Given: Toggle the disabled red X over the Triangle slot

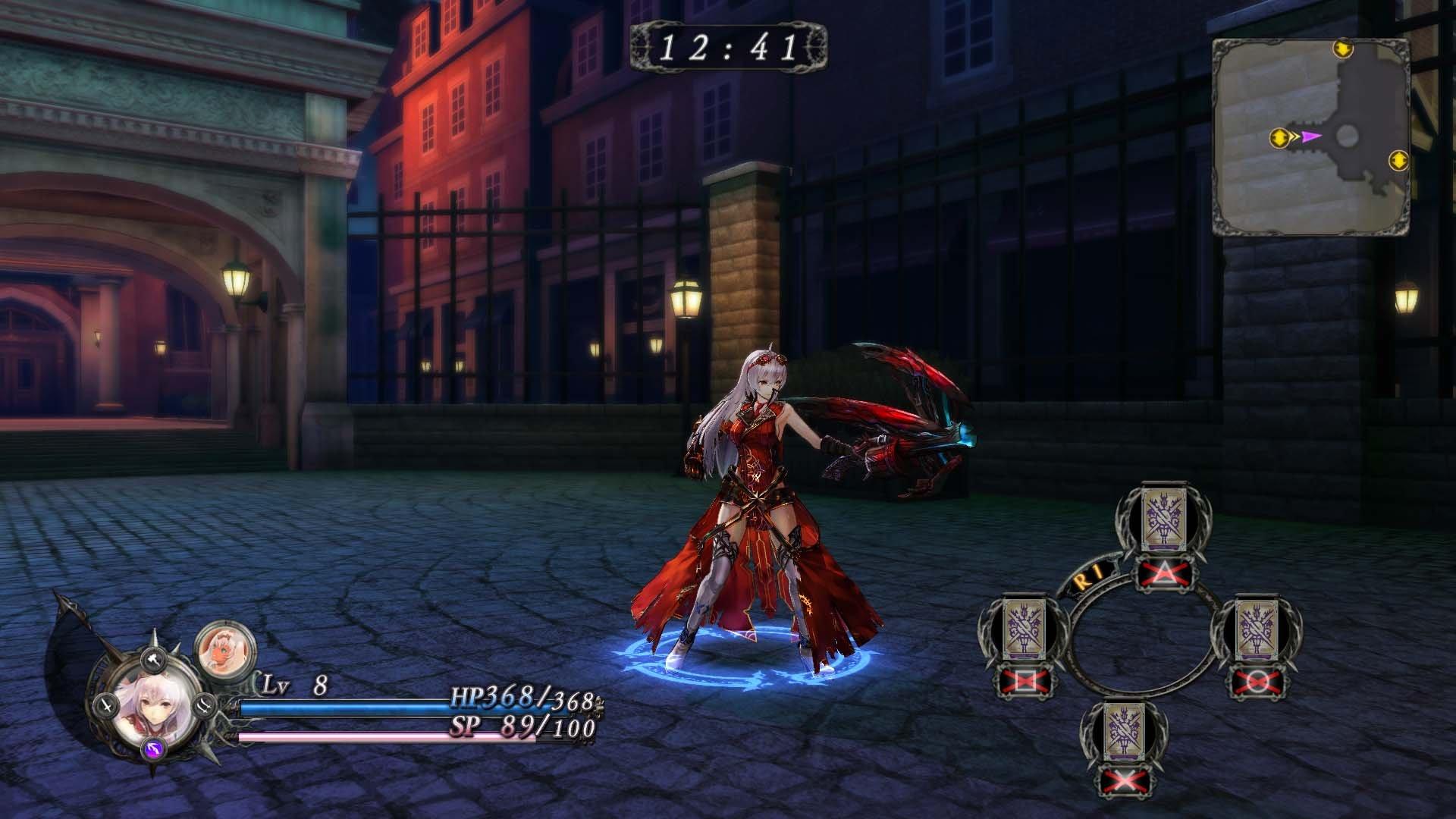Looking at the screenshot, I should point(1163,573).
